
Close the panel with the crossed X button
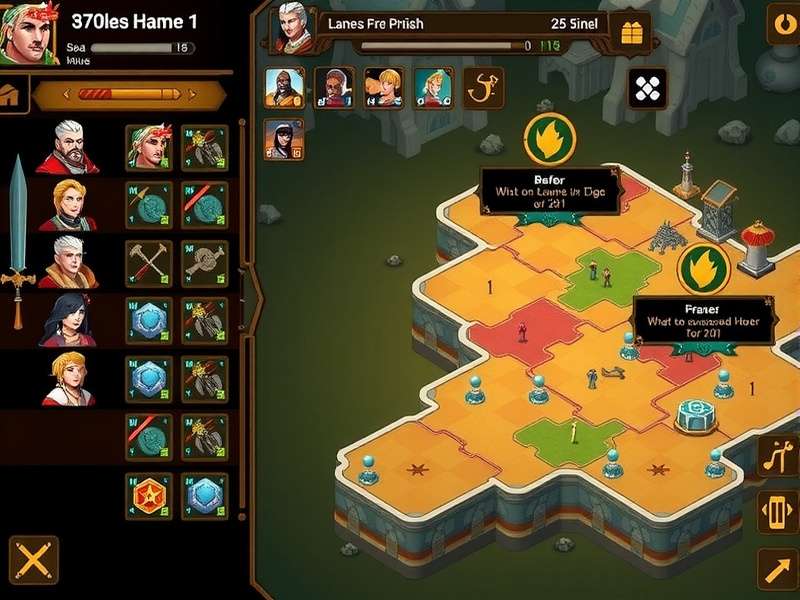pyautogui.click(x=33, y=560)
